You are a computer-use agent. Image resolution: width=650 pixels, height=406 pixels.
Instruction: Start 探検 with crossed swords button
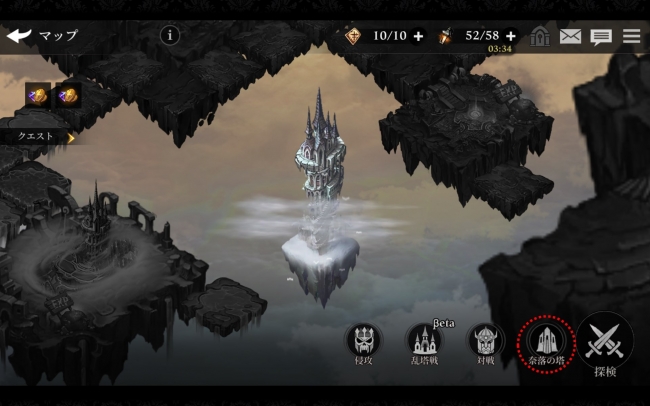605,343
